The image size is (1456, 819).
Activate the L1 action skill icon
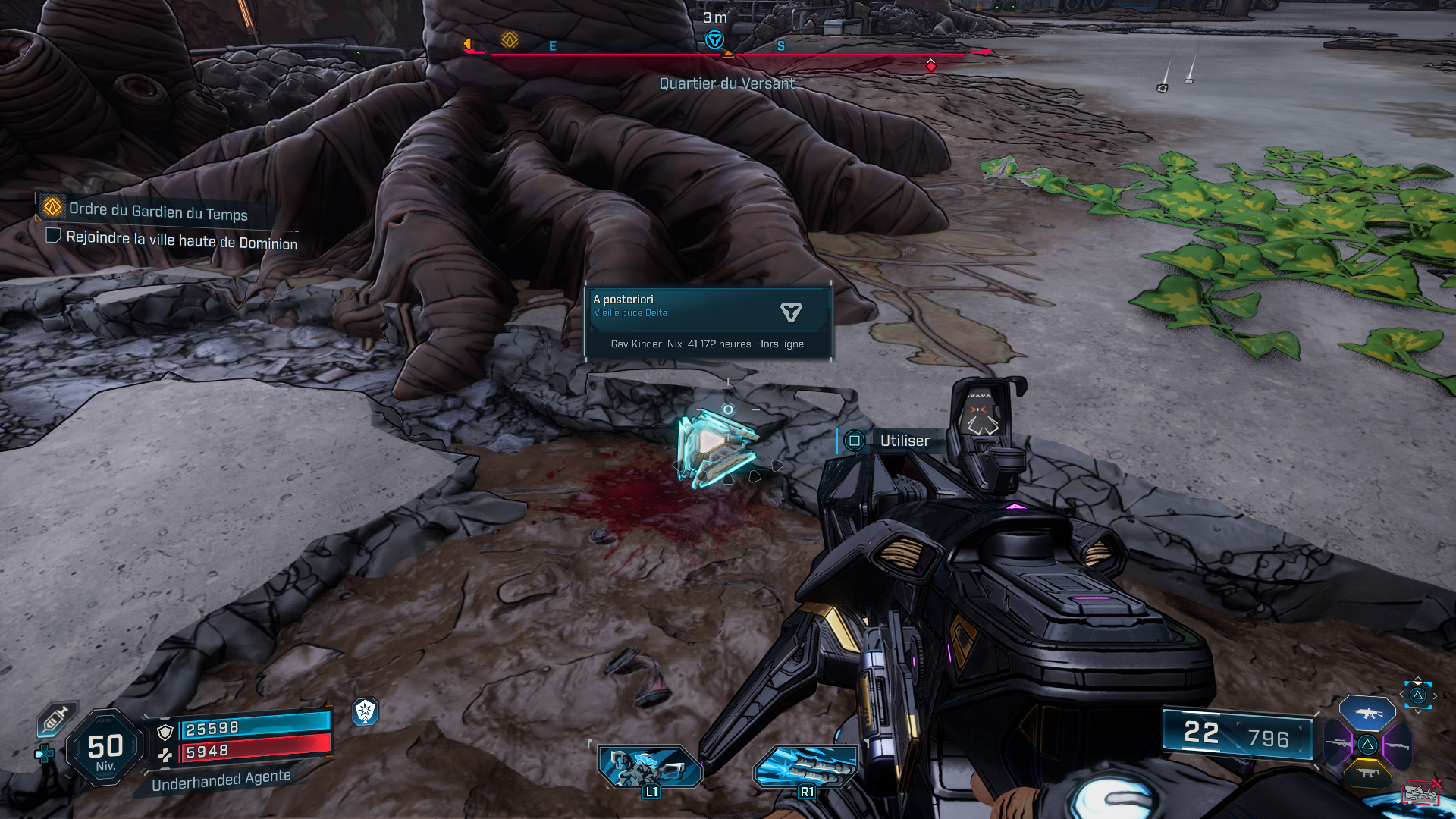650,767
